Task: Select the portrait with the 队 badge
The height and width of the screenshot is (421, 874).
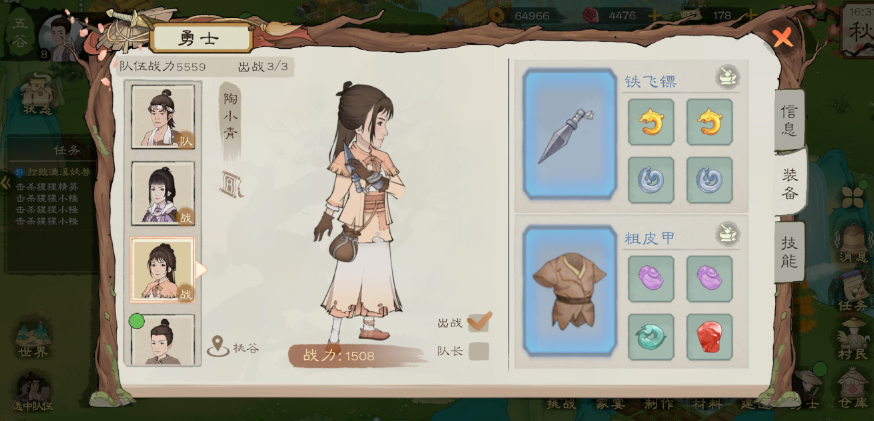Action: coord(163,117)
